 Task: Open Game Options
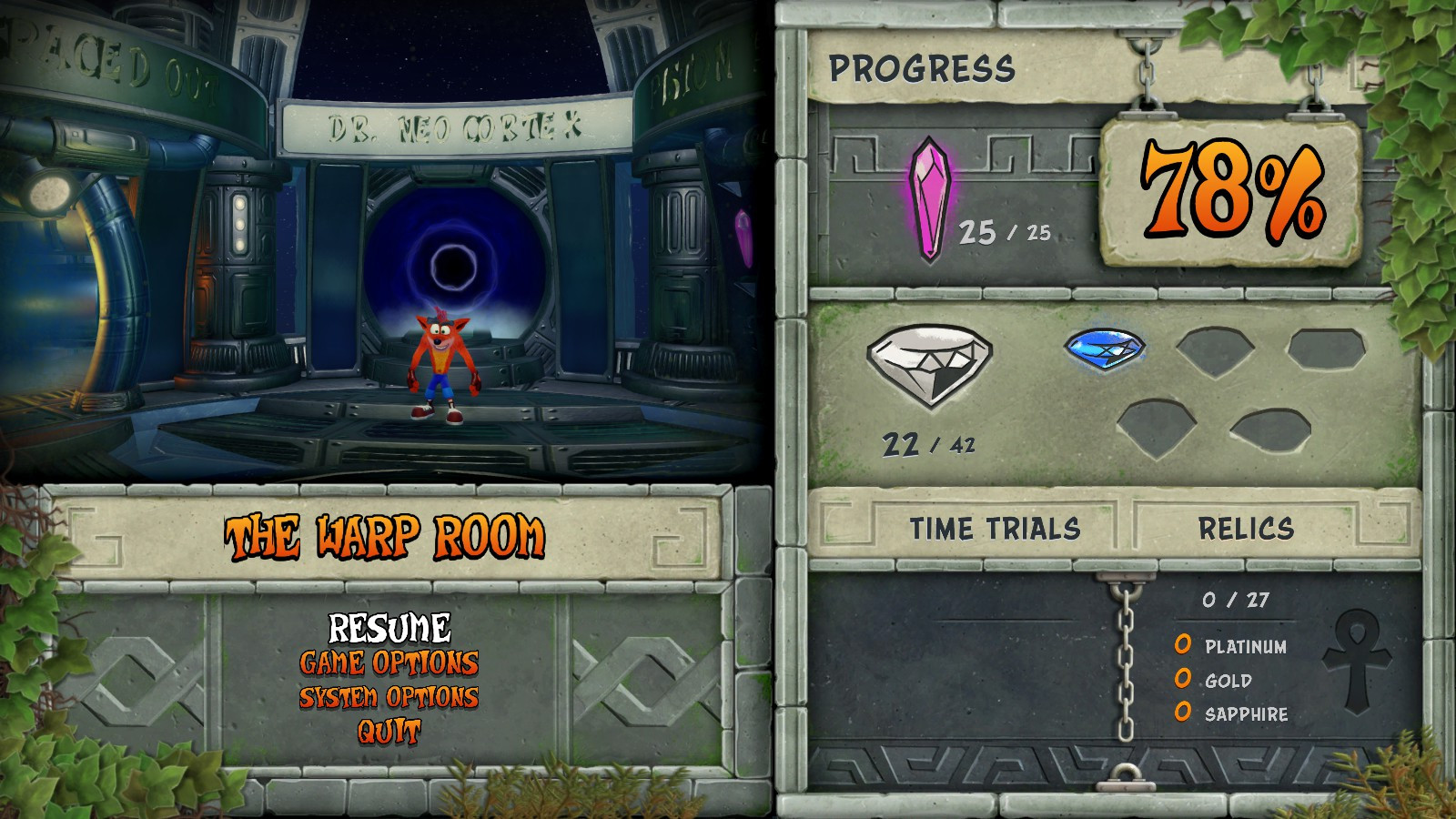(x=389, y=664)
